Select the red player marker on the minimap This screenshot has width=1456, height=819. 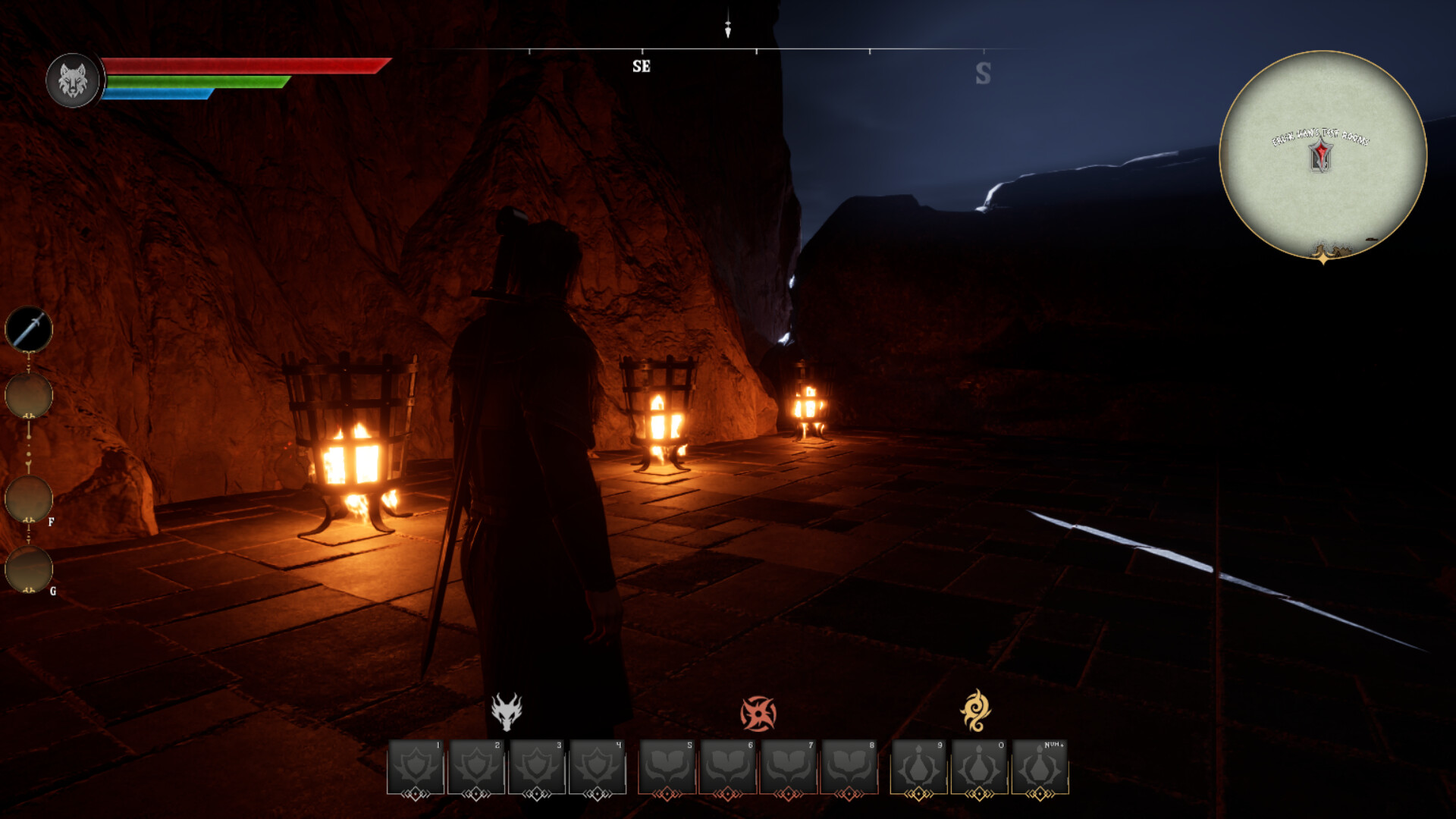pos(1321,156)
